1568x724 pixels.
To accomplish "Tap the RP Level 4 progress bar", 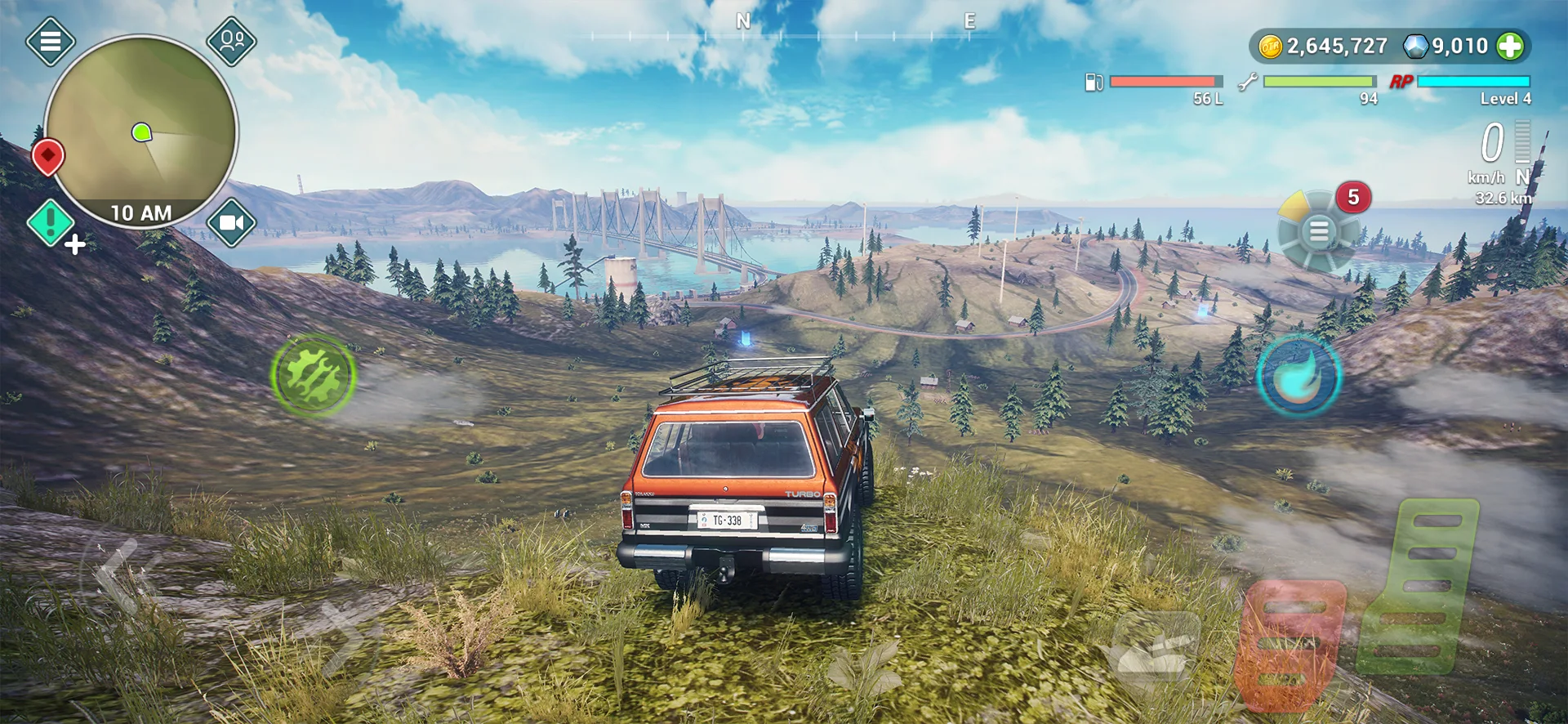I will pos(1475,81).
